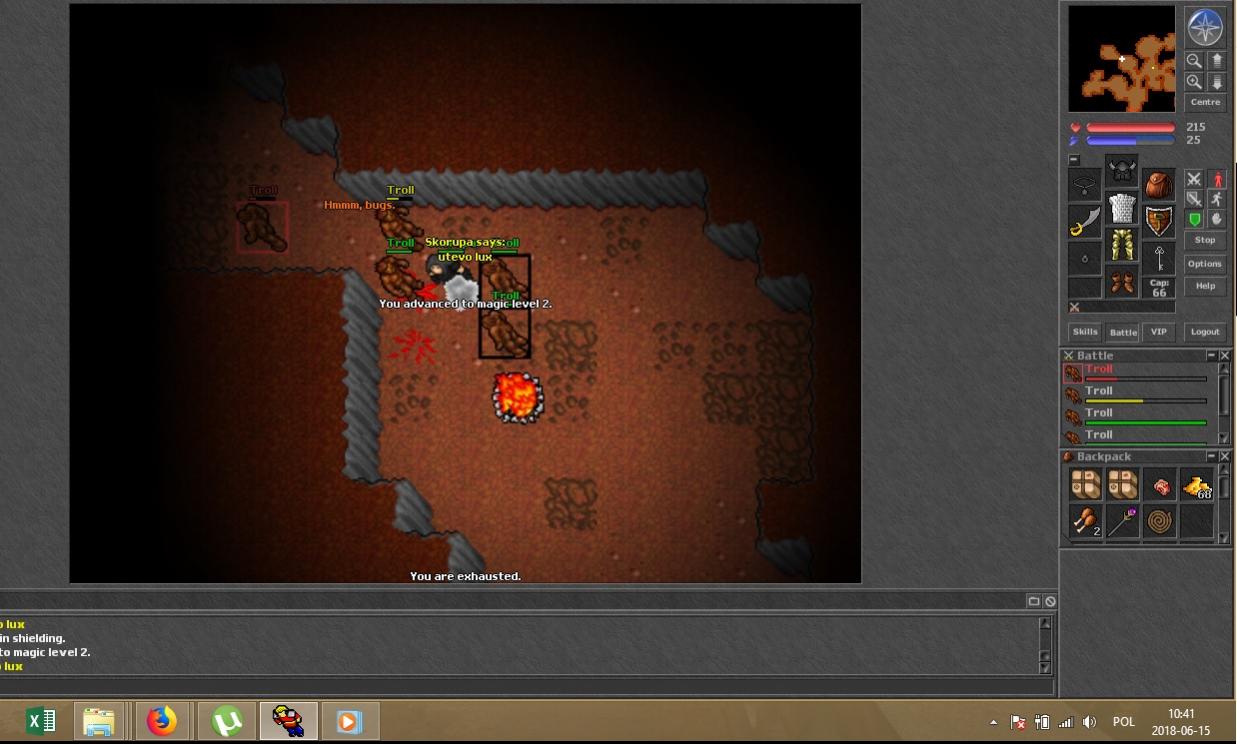Select the gold coins stack in backpack
Viewport: 1237px width, 744px height.
point(1197,486)
